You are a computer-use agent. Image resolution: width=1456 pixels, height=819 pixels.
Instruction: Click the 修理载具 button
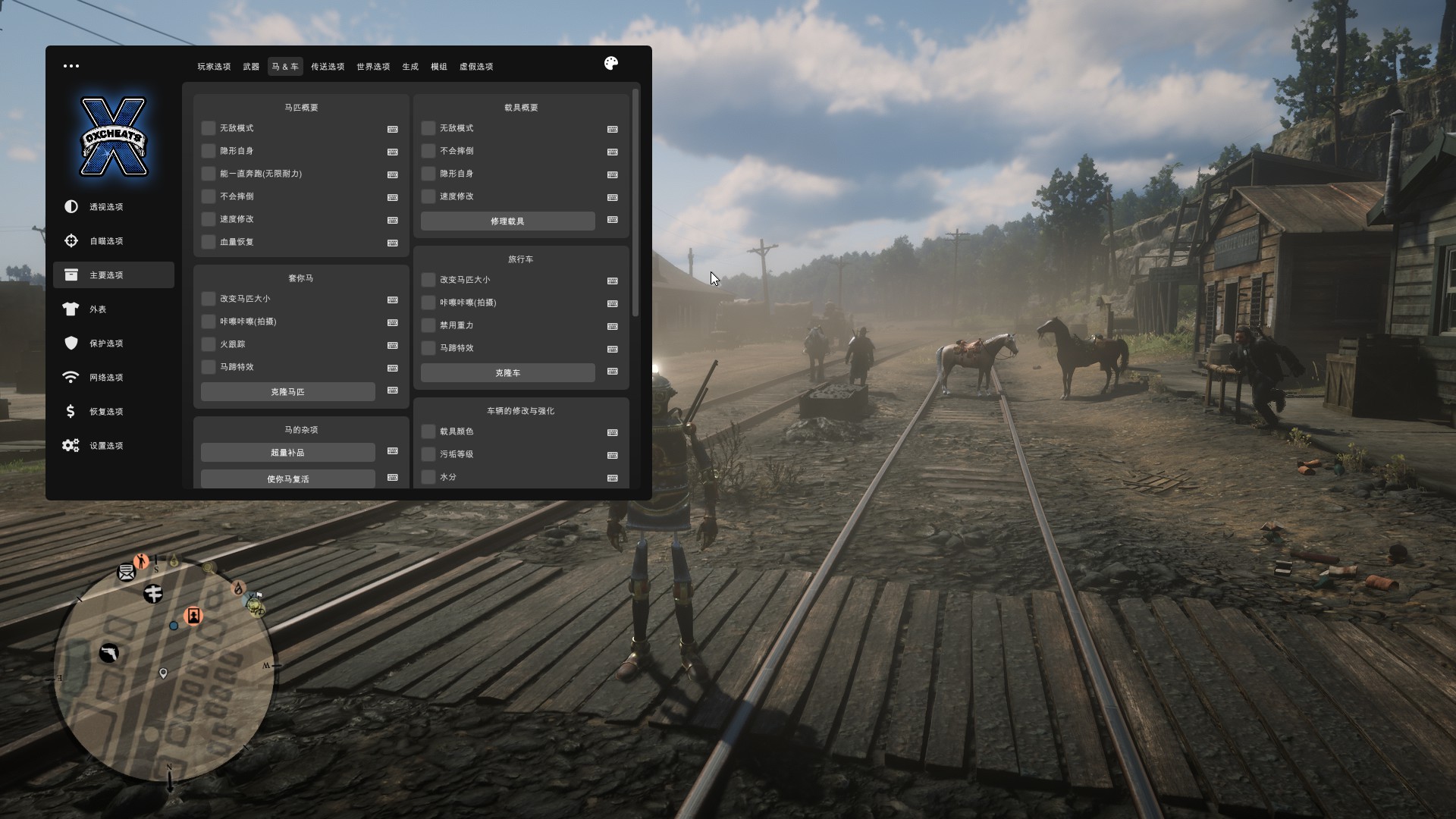(x=507, y=221)
